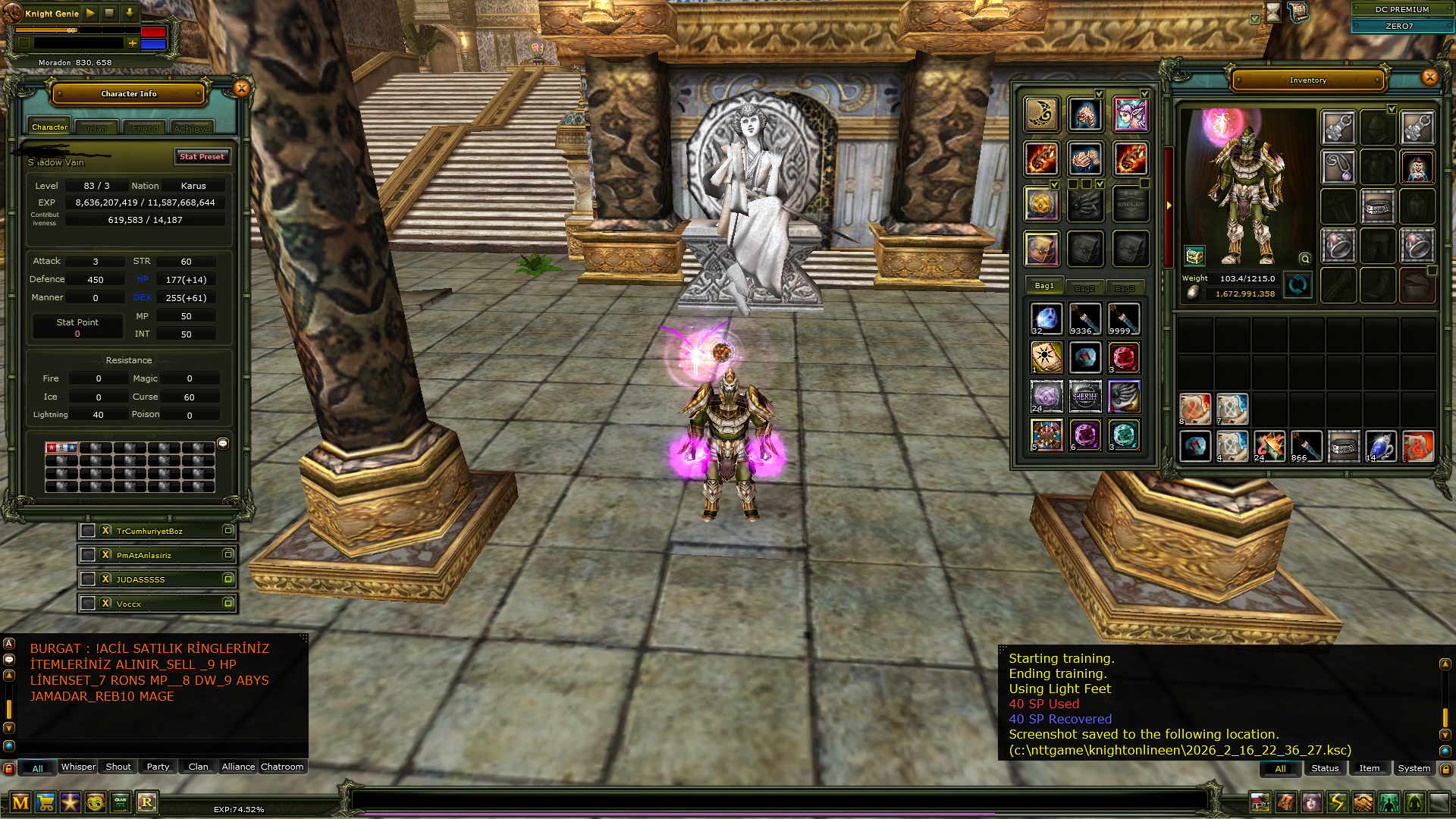Select the Bag3 tab
Image resolution: width=1456 pixels, height=819 pixels.
(1125, 287)
